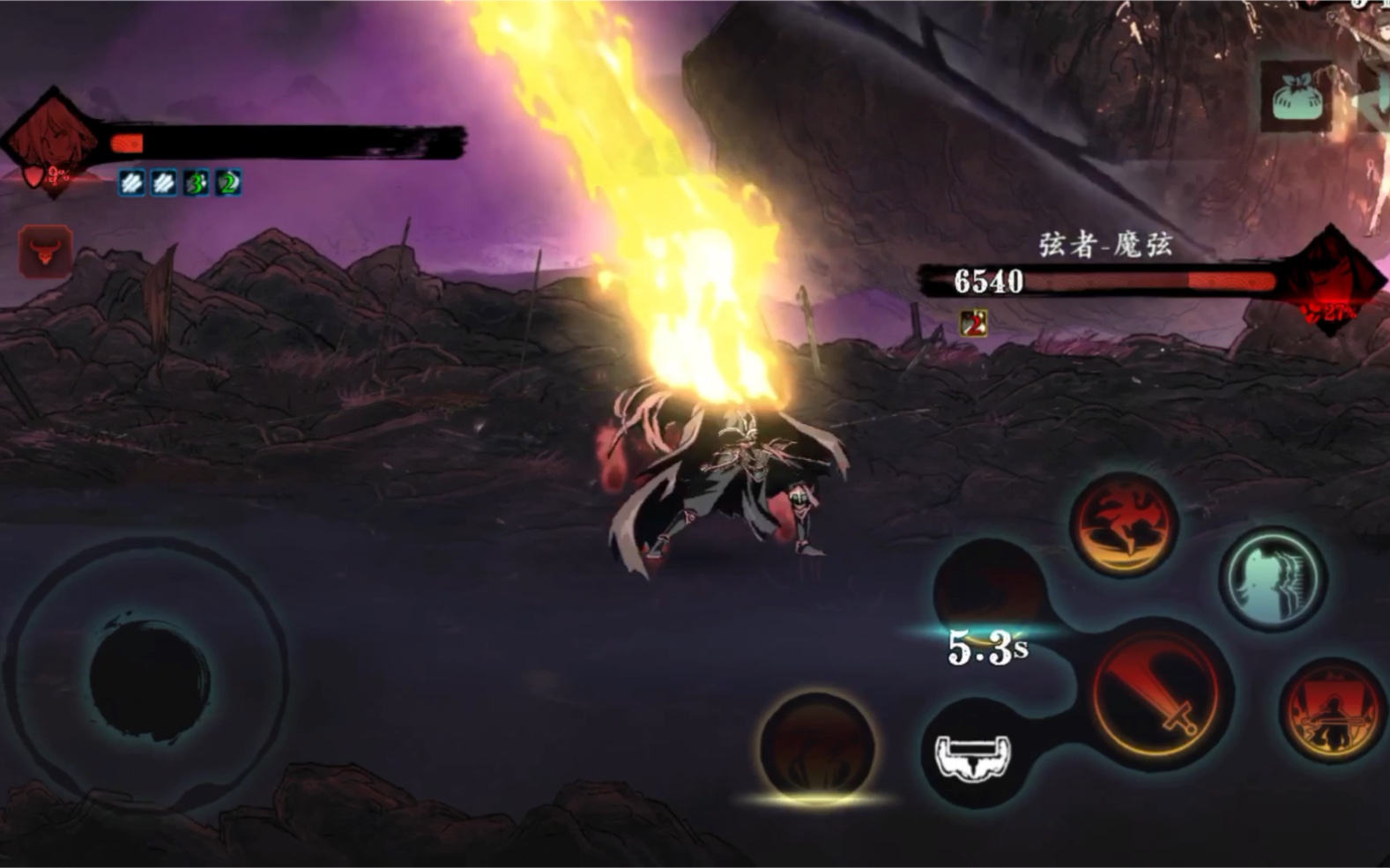
Task: Trigger the fiery warrior stance skill
Action: (x=1332, y=710)
